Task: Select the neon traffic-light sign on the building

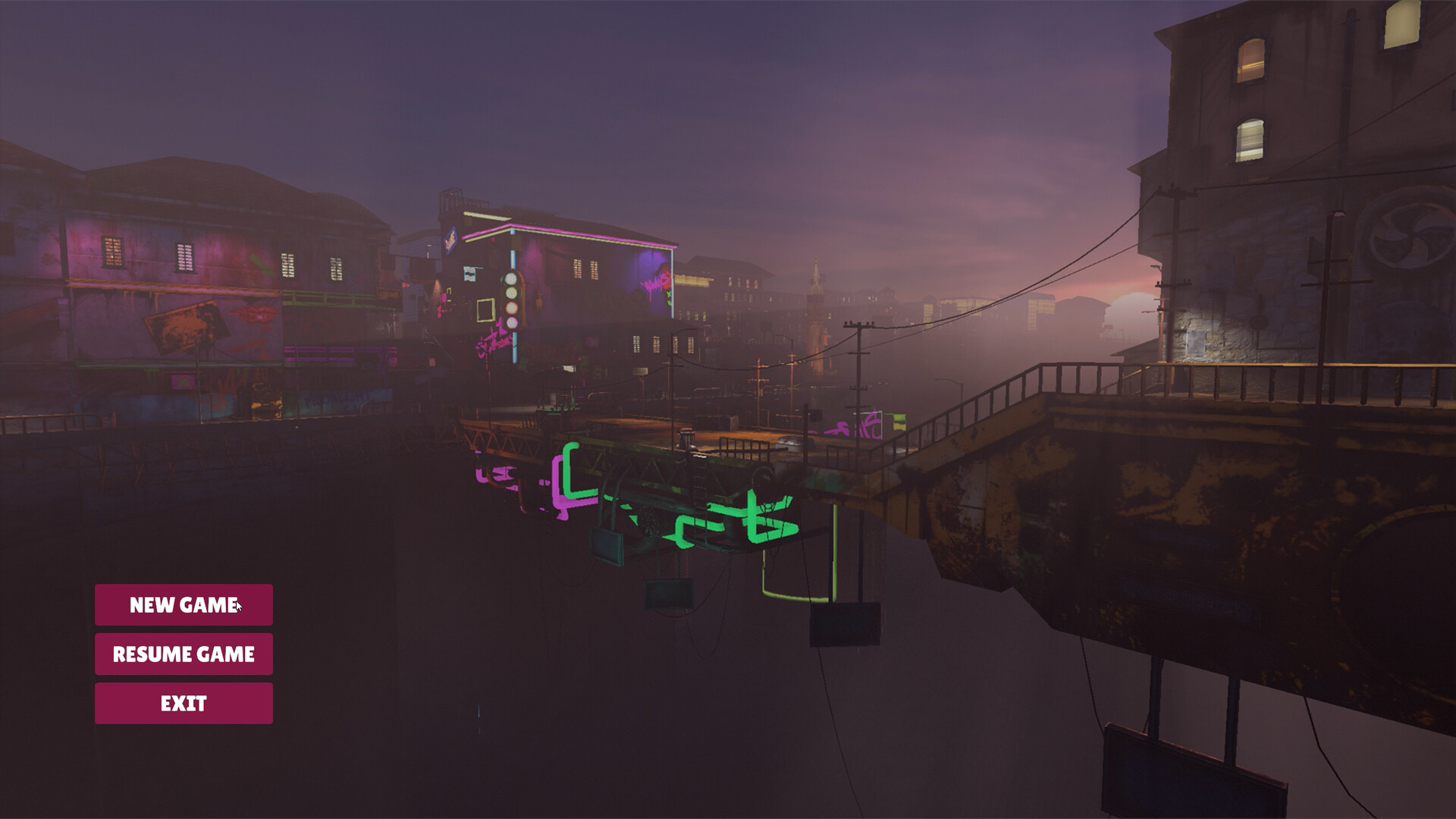Action: pyautogui.click(x=510, y=300)
